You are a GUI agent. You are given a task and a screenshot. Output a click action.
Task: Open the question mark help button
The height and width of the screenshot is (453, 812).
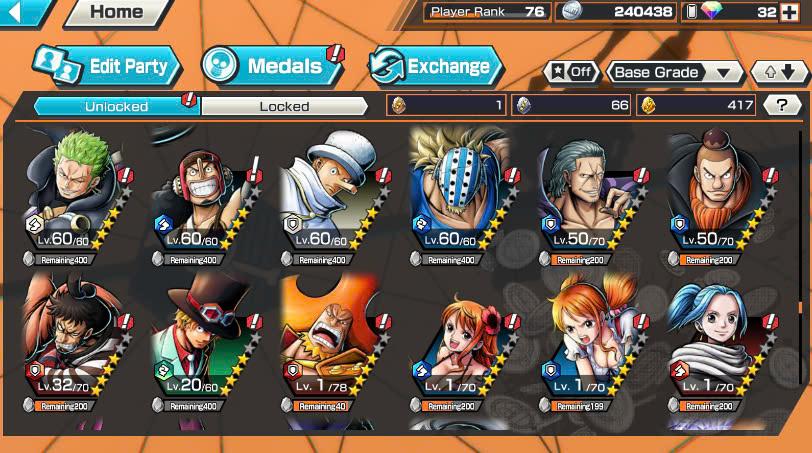click(782, 105)
